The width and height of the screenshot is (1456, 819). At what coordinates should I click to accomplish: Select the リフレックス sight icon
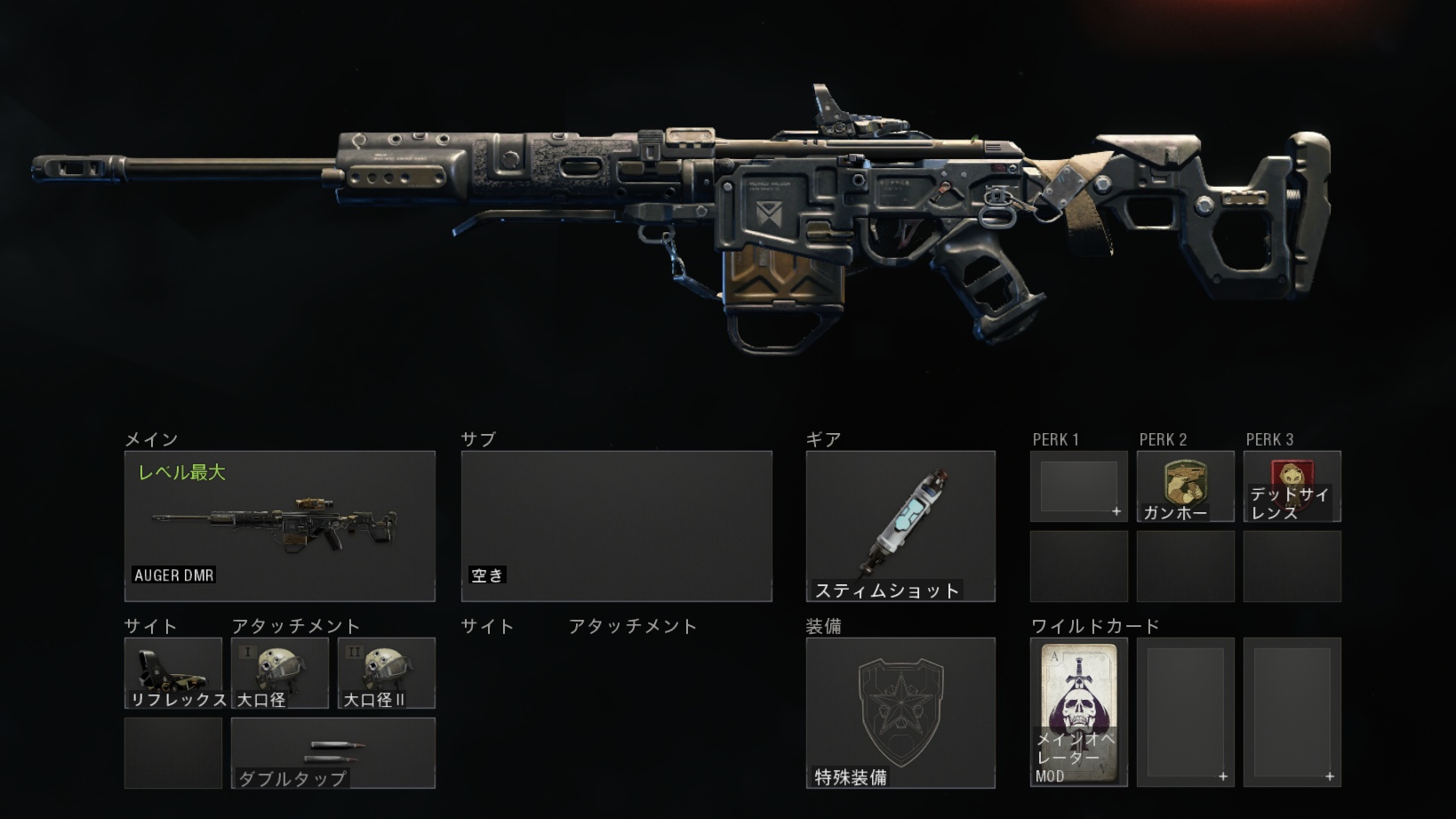172,673
